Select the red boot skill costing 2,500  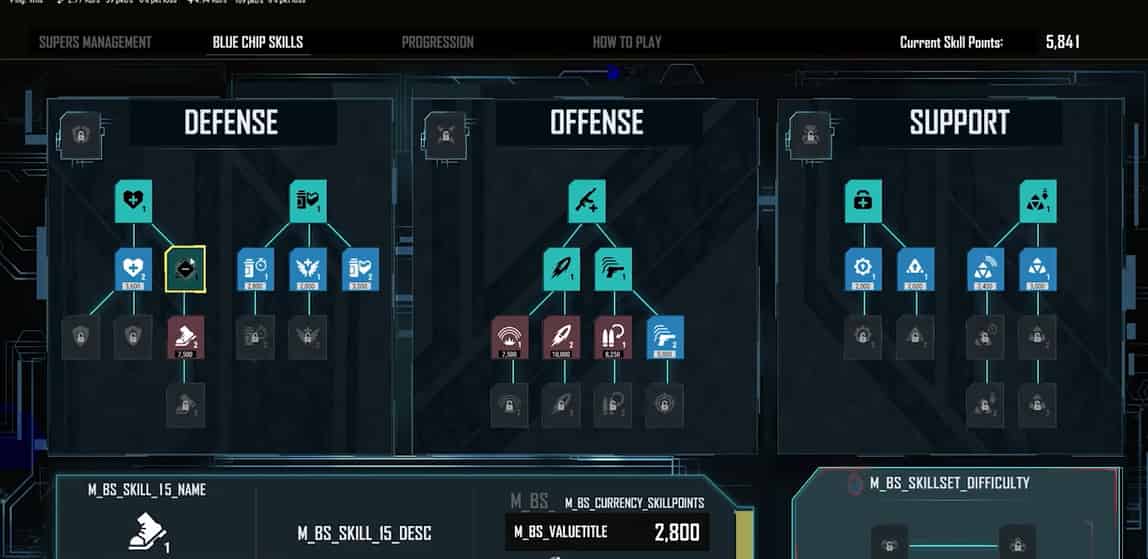tap(184, 335)
